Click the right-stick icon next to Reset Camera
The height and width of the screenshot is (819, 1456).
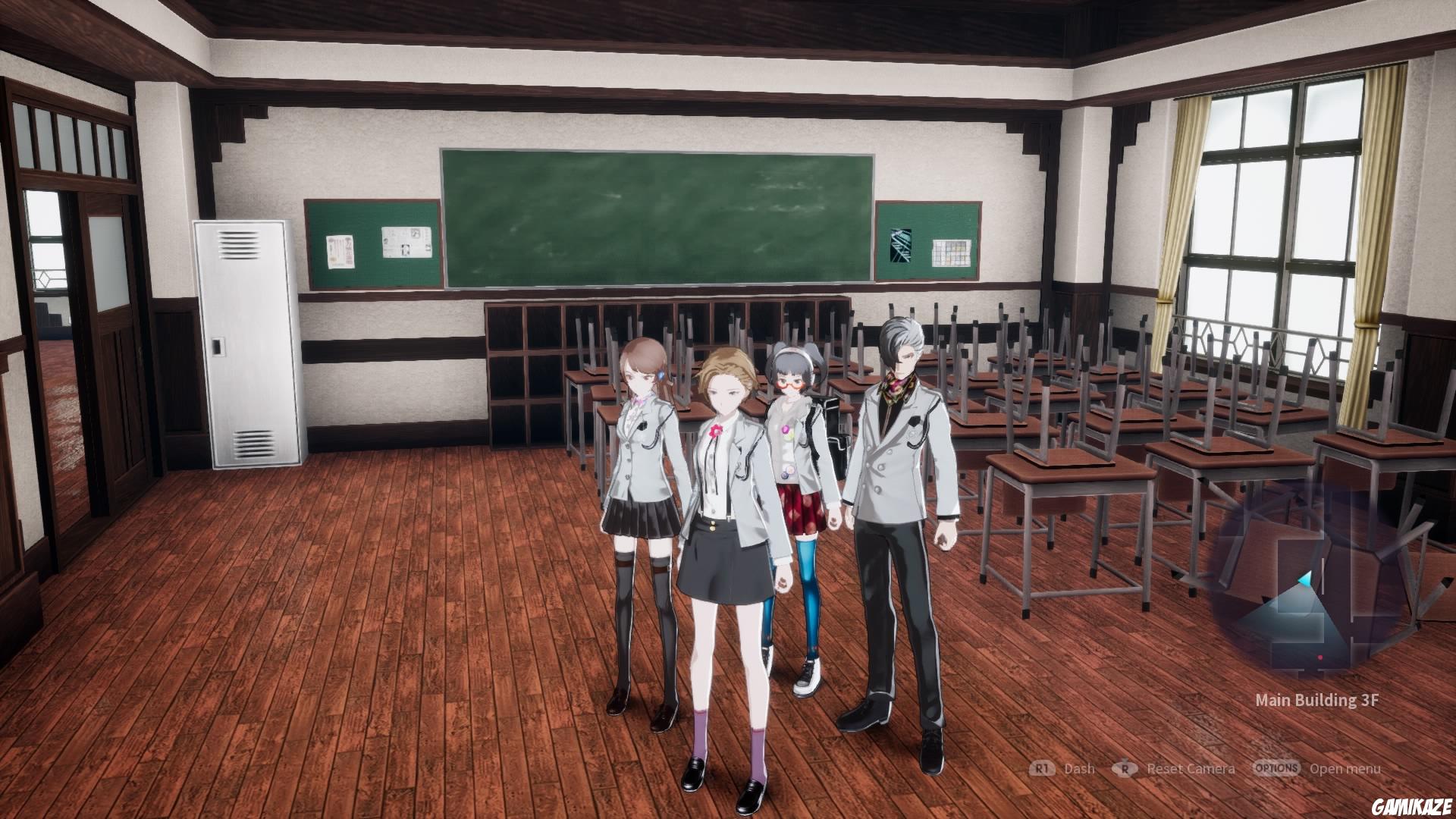coord(1124,768)
